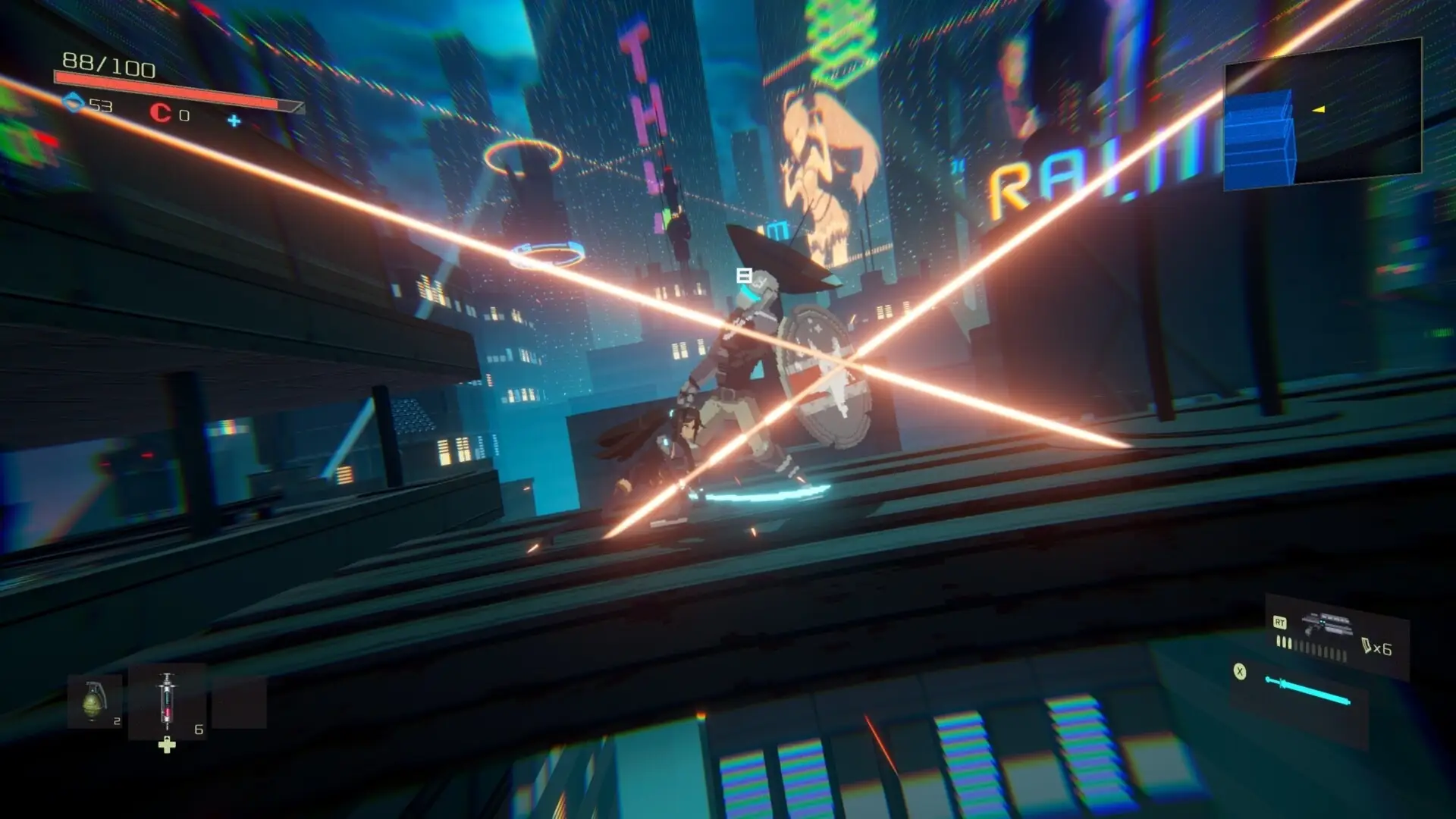Image resolution: width=1456 pixels, height=819 pixels.
Task: Select the cyan energy sword icon
Action: pyautogui.click(x=1307, y=690)
